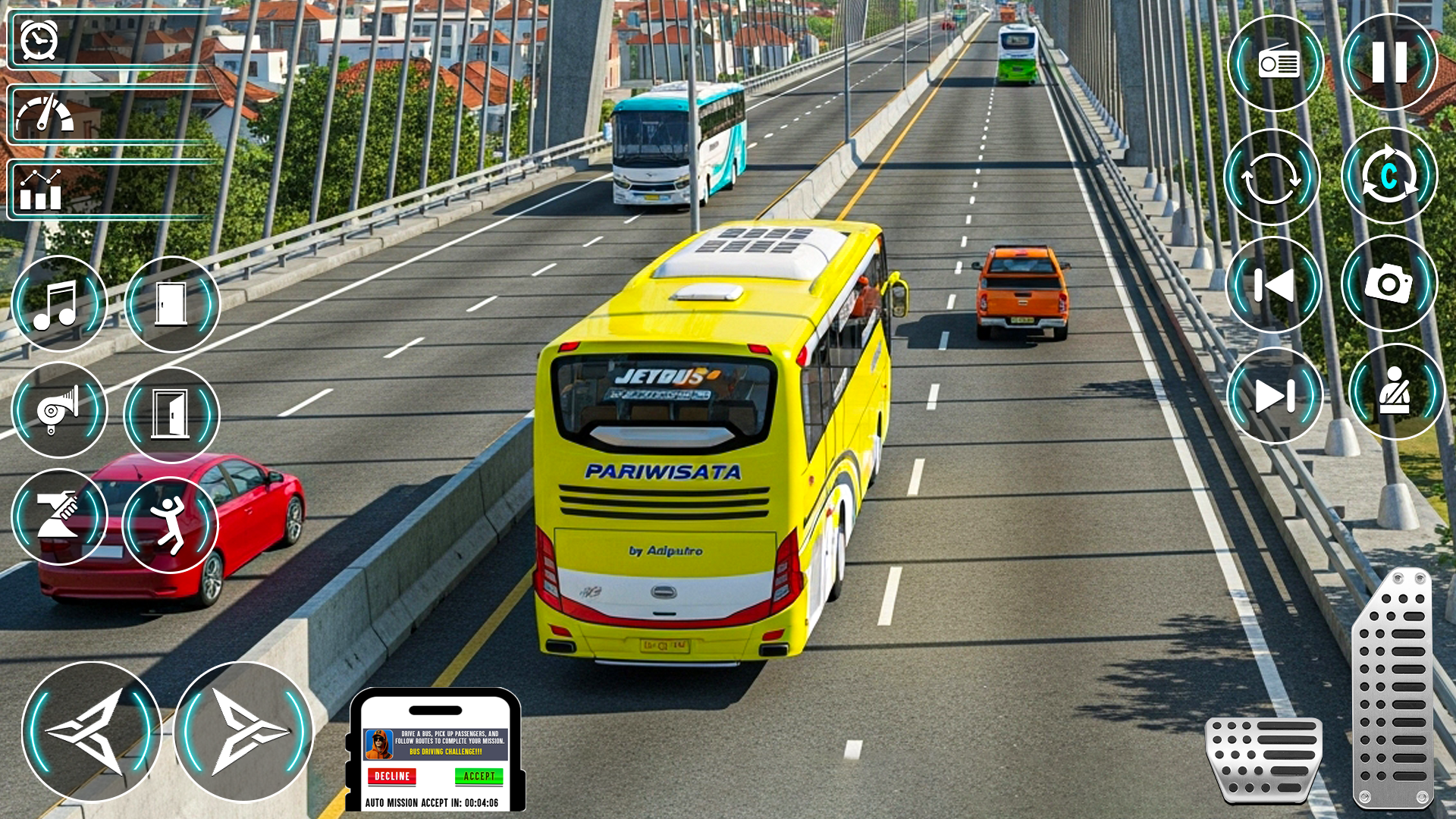Accept the bus driving challenge mission
1456x819 pixels.
pyautogui.click(x=479, y=777)
